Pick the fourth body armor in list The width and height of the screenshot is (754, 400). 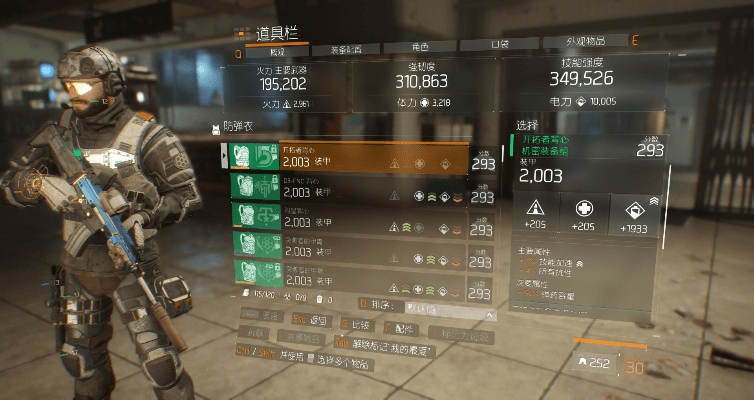[345, 243]
